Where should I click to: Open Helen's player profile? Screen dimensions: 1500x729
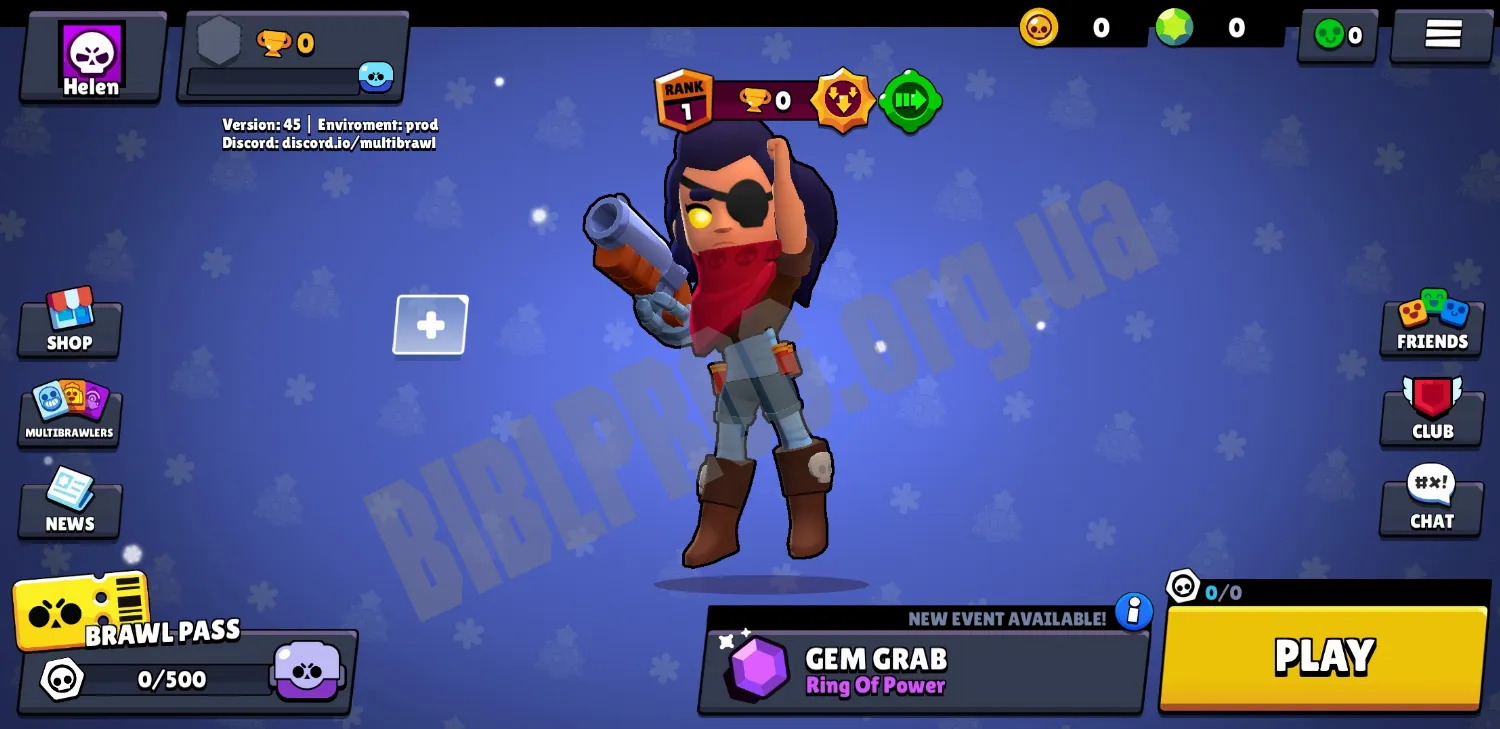click(92, 59)
